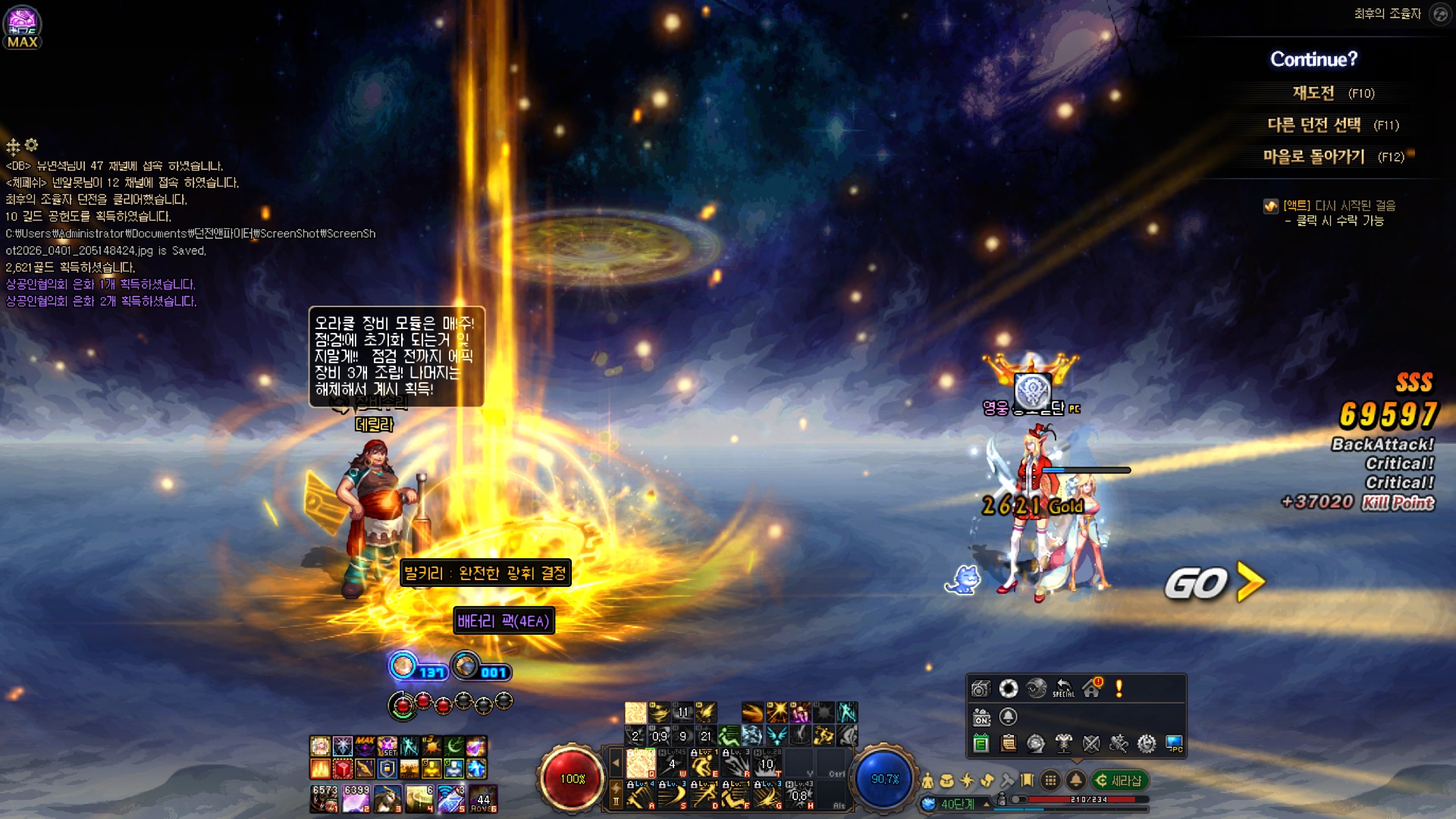1456x819 pixels.
Task: Use the quick slot 1 consumable showing 6573
Action: pos(325,799)
